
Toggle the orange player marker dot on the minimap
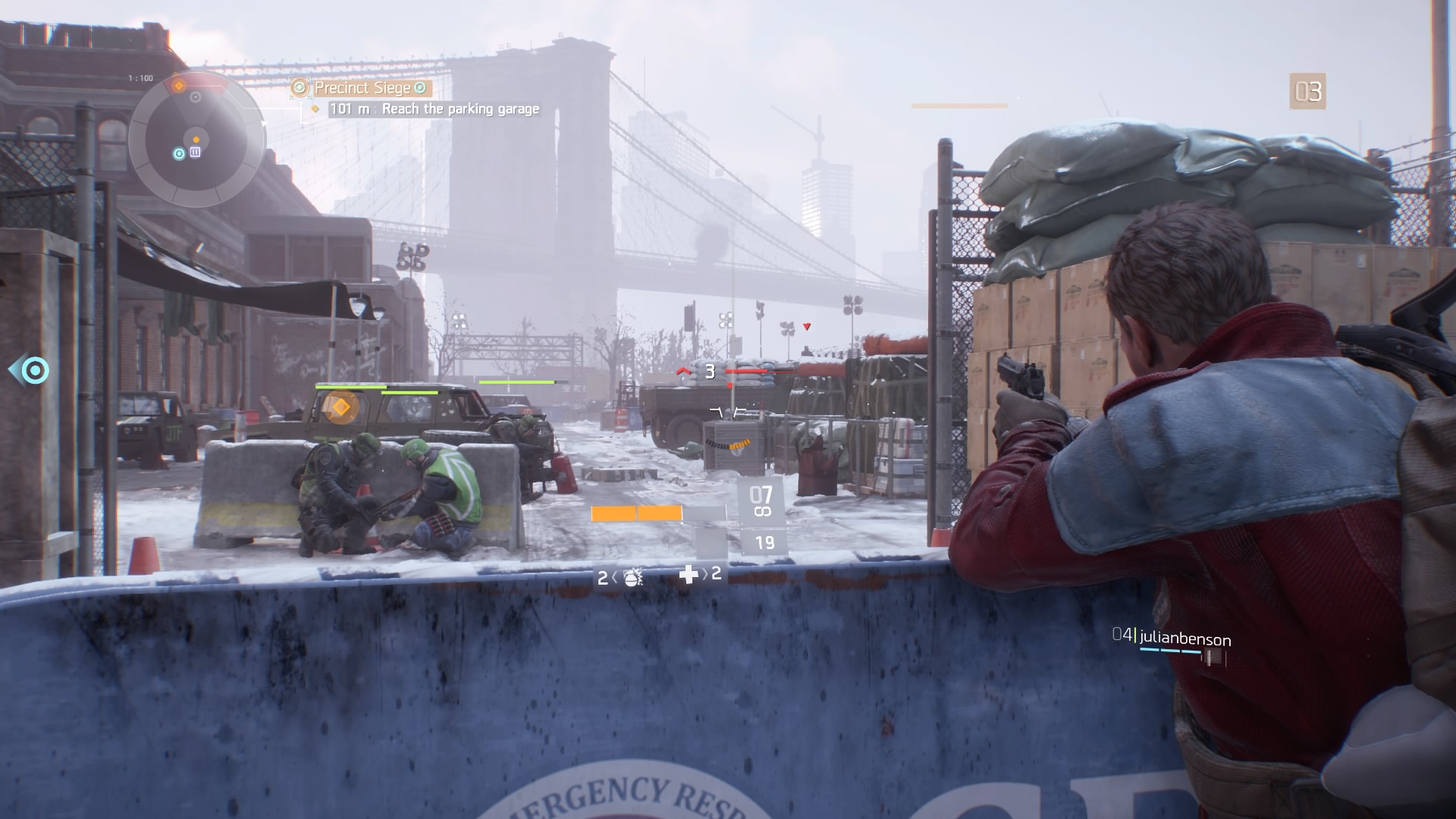coord(196,139)
